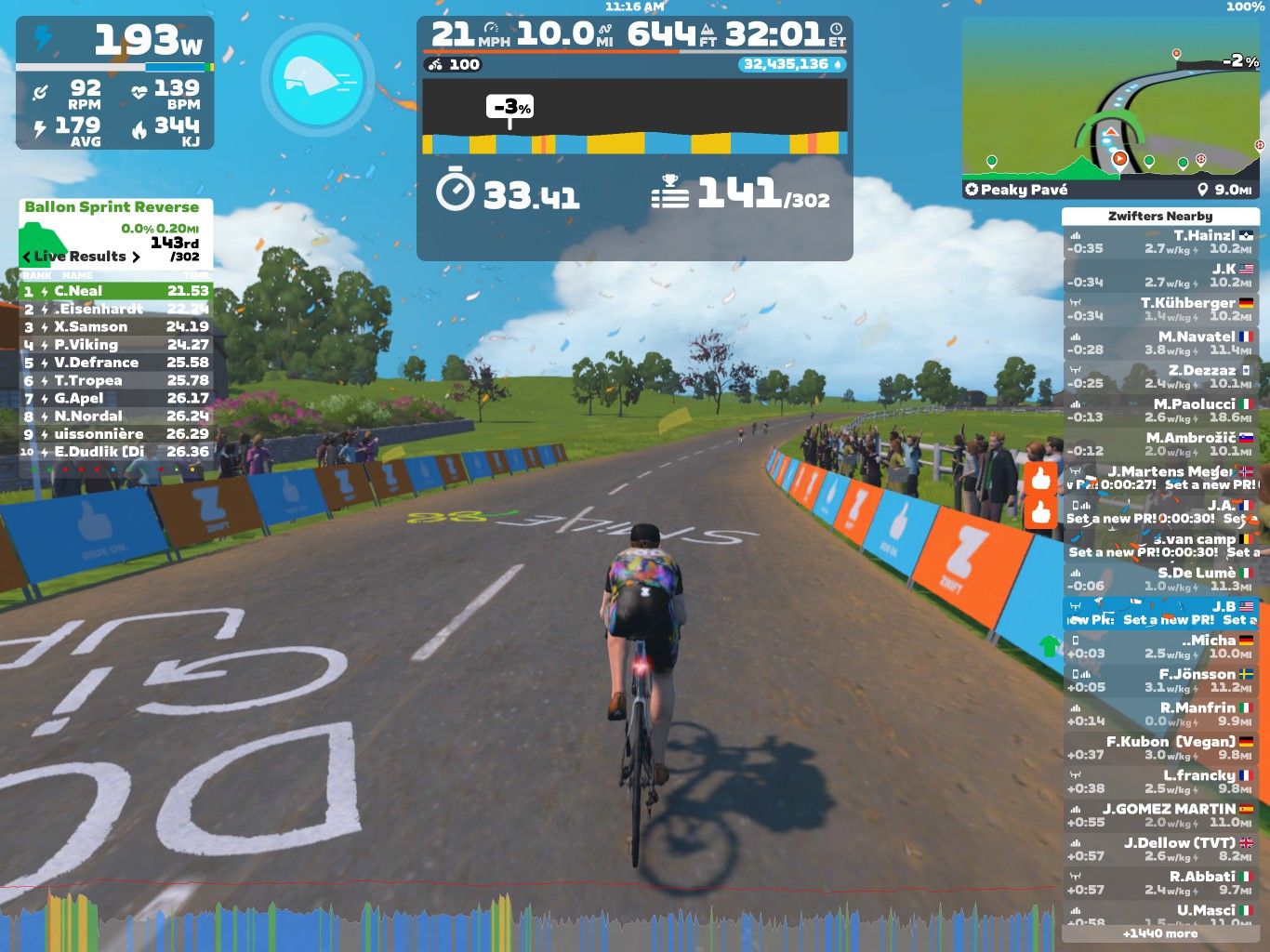Choose M.Navatel from Zwifters Nearby
Viewport: 1270px width, 952px height.
1160,343
